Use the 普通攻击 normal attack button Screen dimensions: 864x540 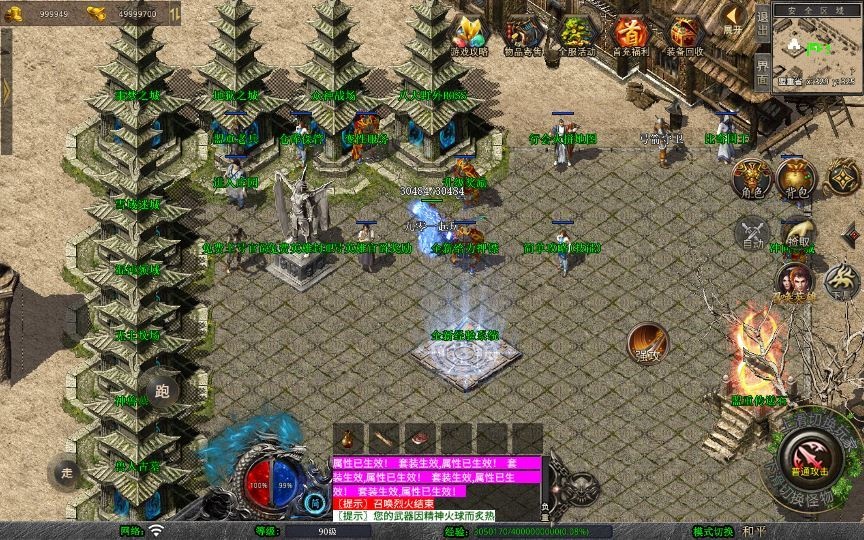point(808,458)
